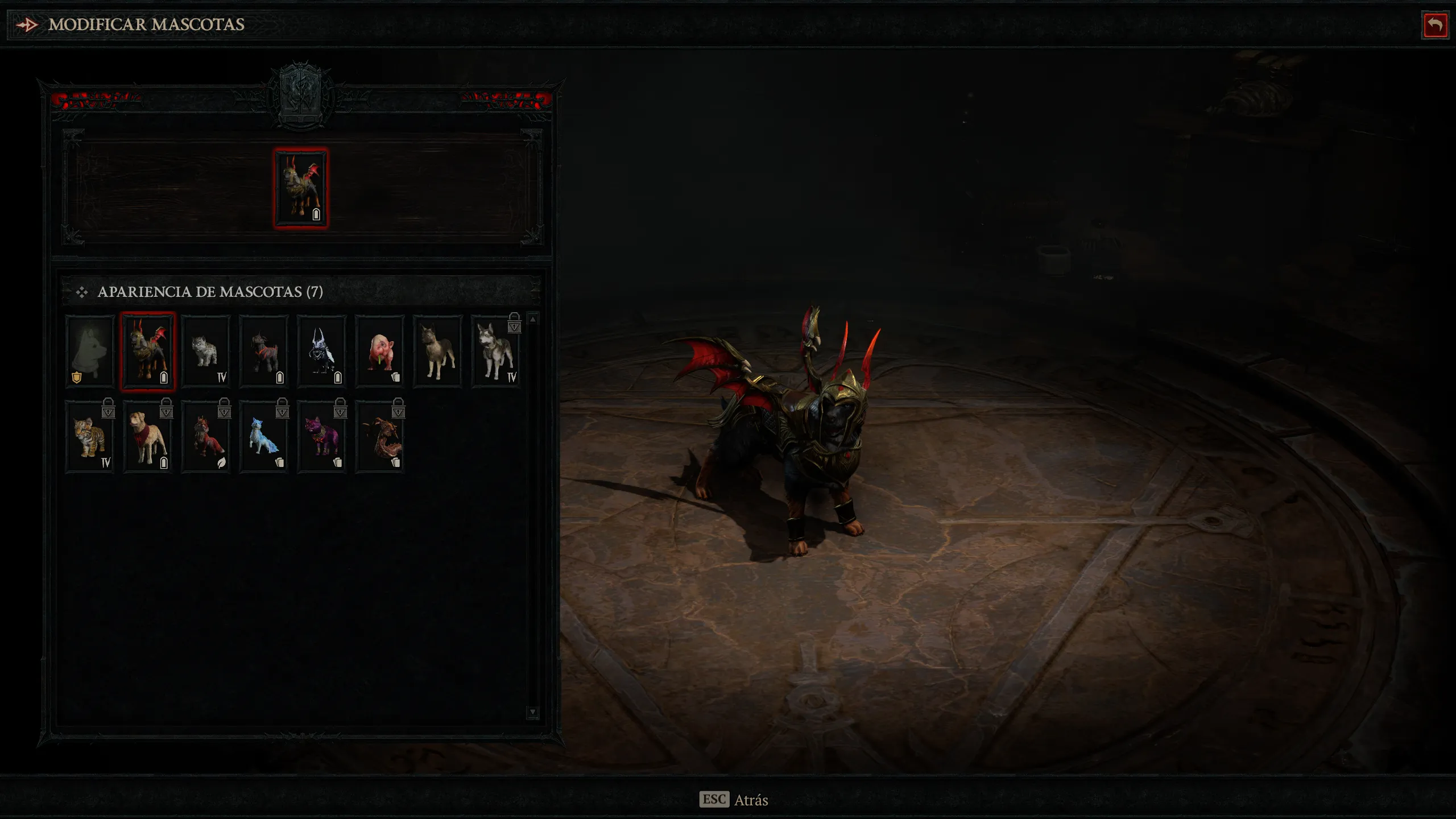Screen dimensions: 1456x819
Task: Choose the golden dog with red bandana
Action: [x=148, y=436]
